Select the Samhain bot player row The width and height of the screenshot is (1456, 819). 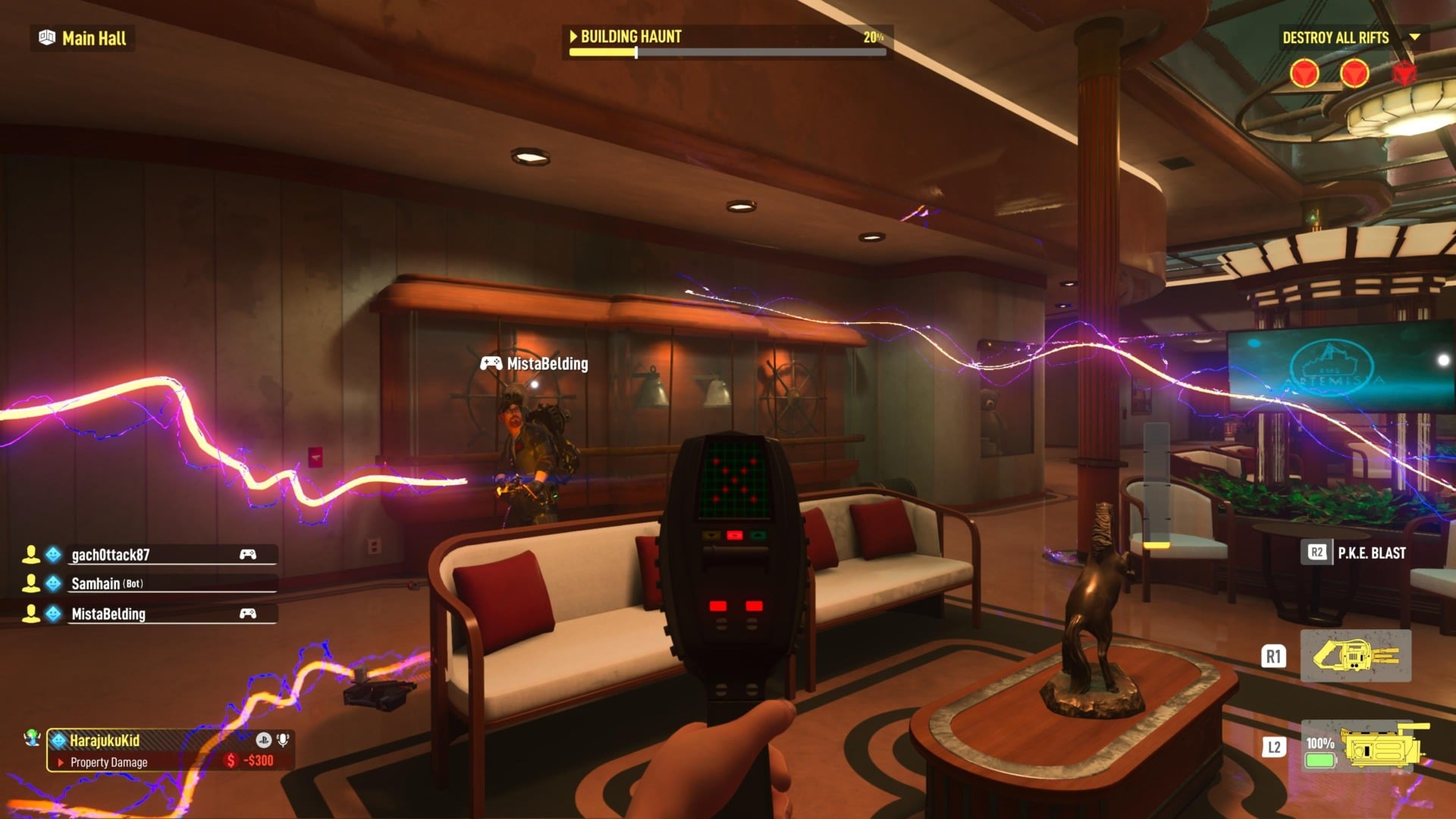click(106, 584)
